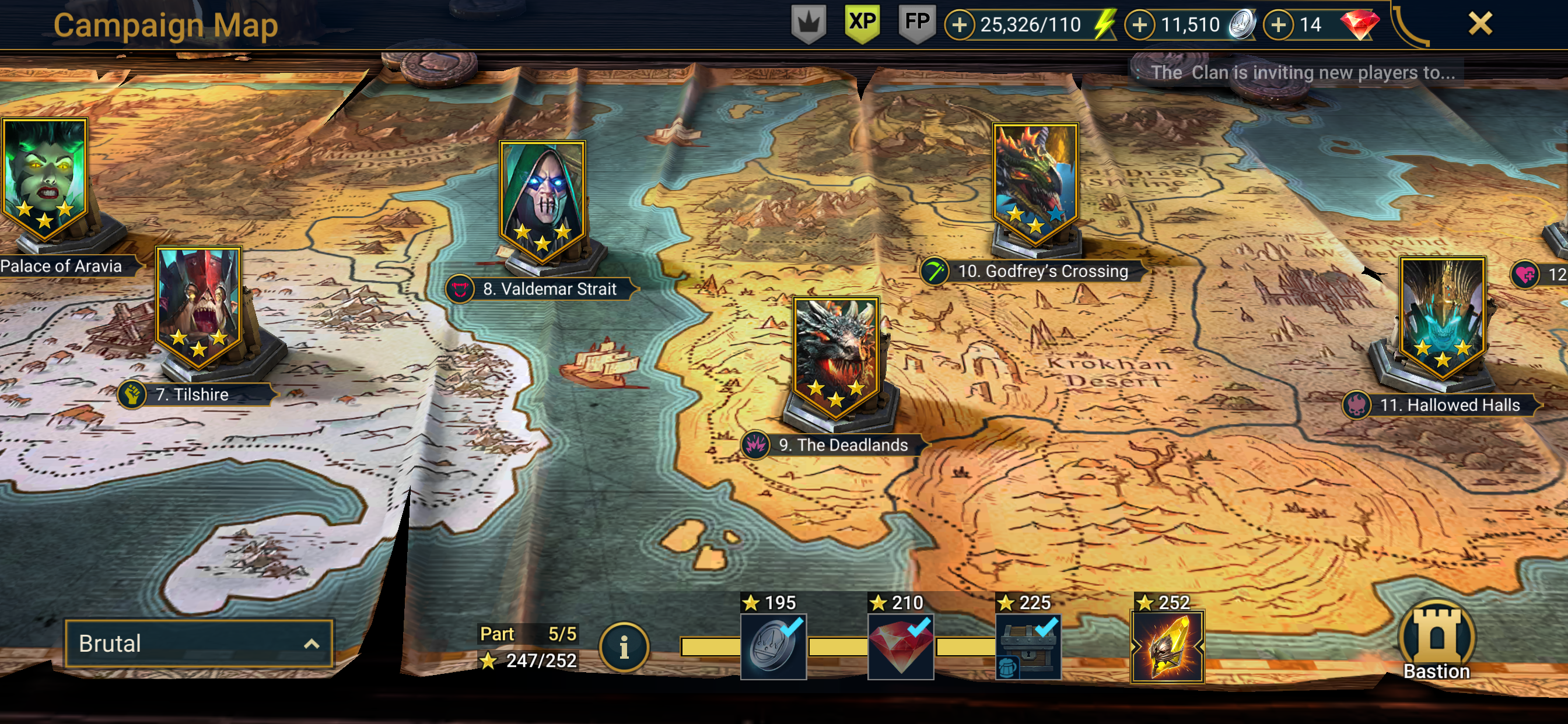Tap the FP boost shield icon
This screenshot has width=1568, height=724.
[916, 23]
